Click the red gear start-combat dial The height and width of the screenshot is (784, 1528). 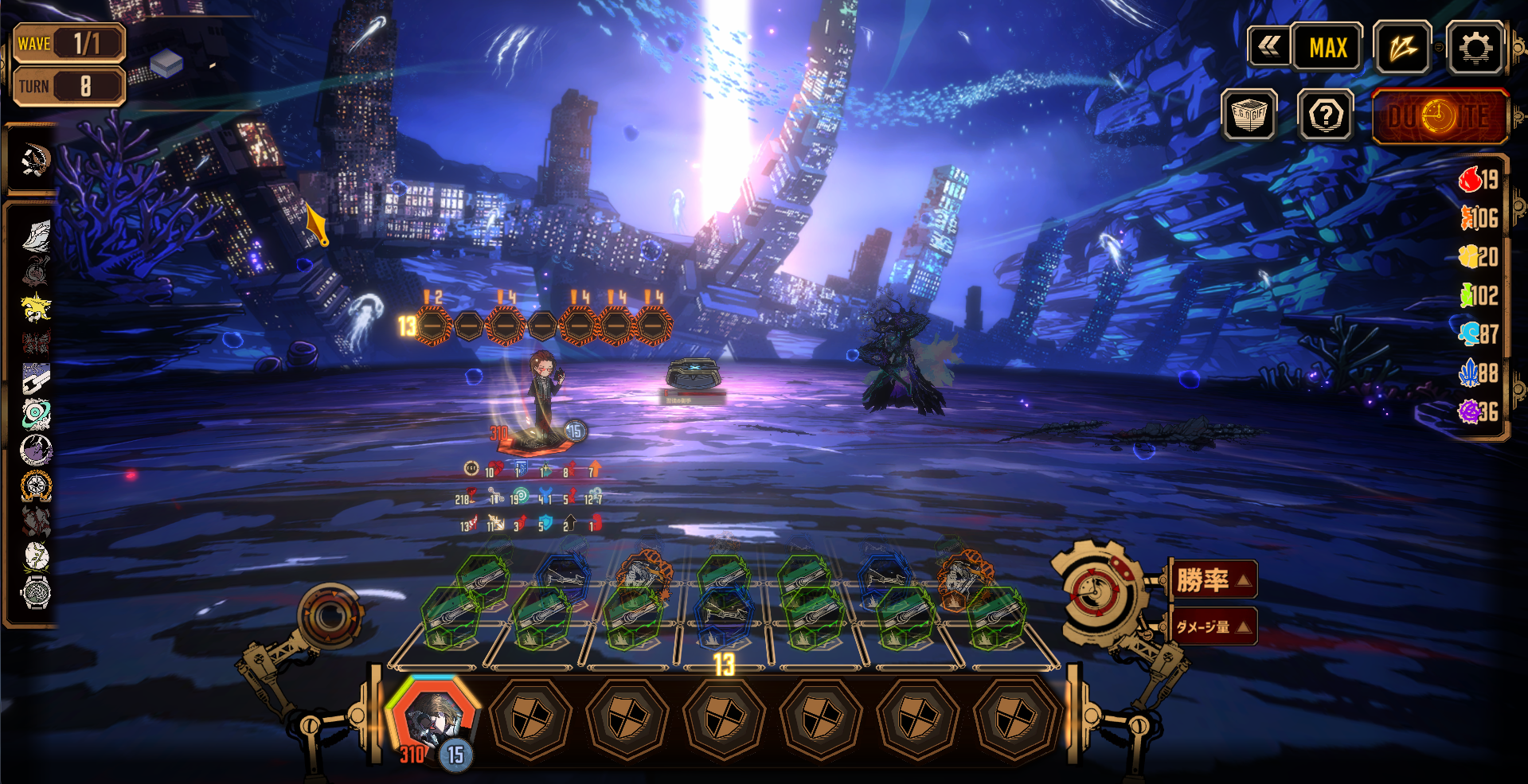(1096, 591)
